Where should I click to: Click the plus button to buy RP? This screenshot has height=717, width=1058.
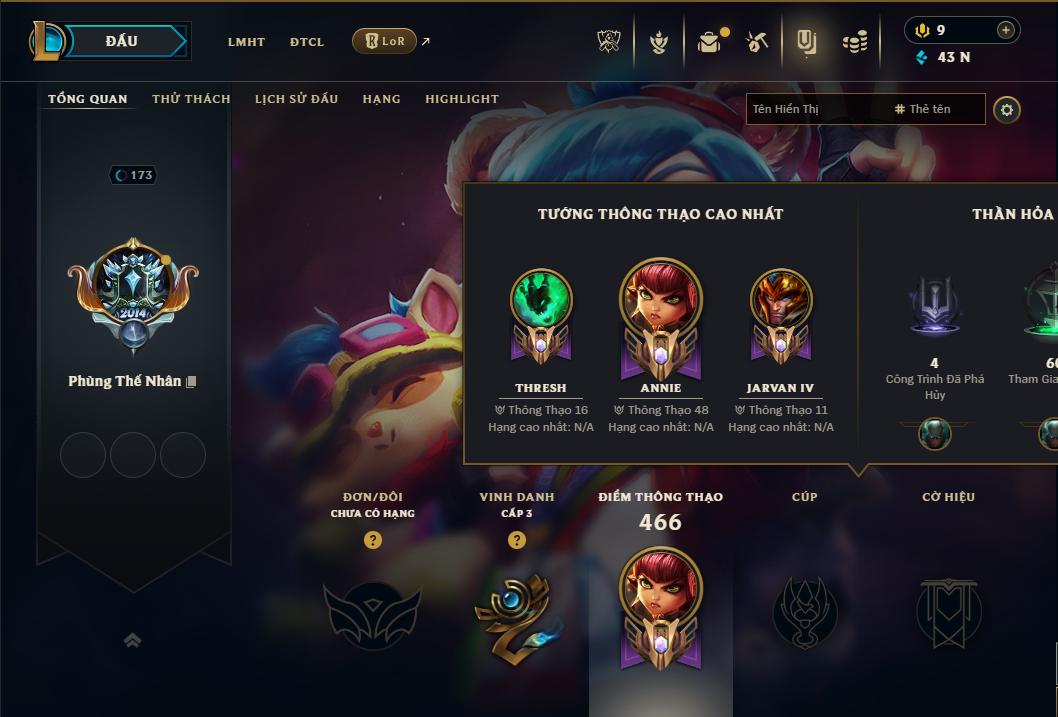point(1005,30)
